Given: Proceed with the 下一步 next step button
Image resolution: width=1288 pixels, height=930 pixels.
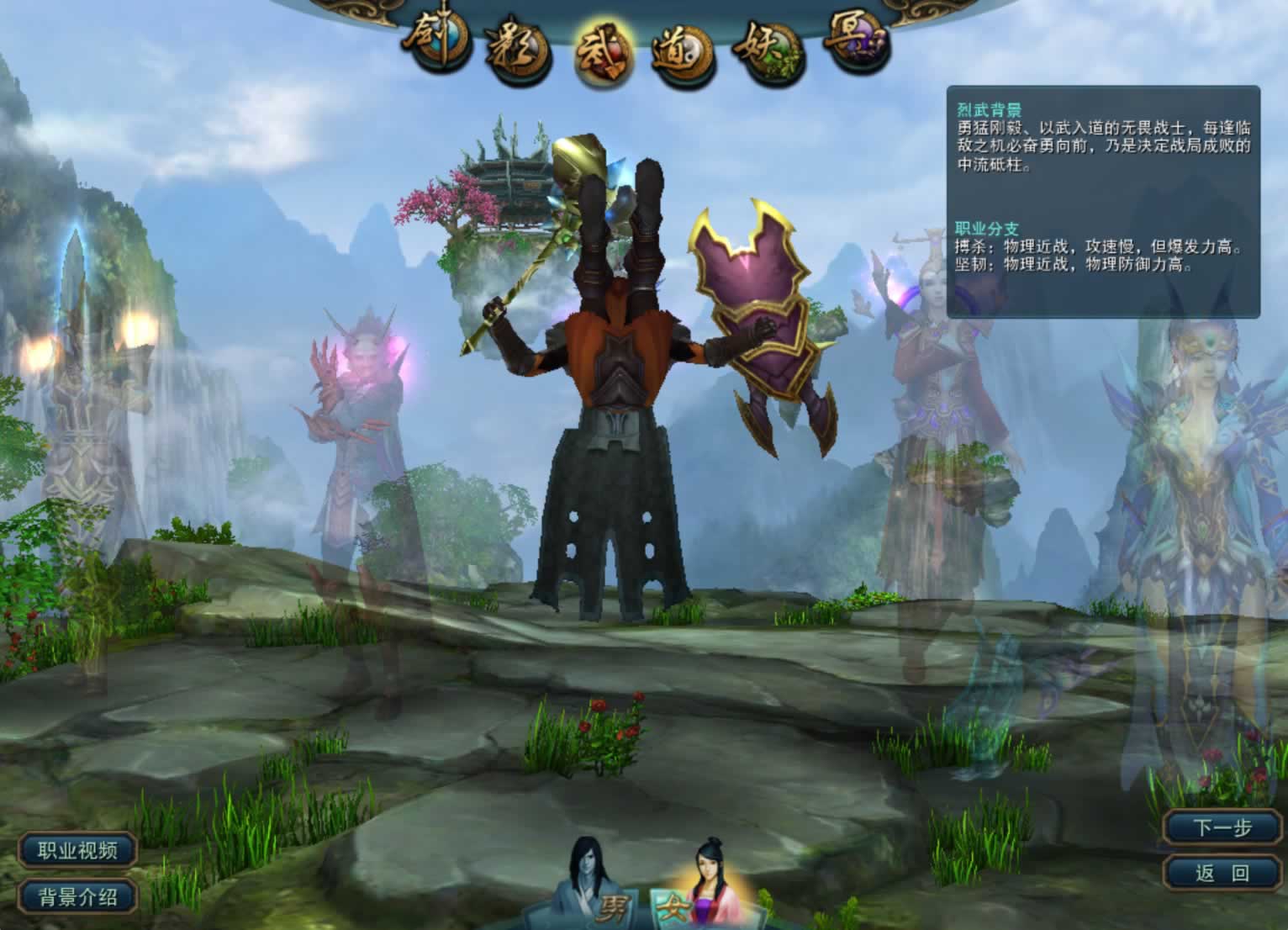Looking at the screenshot, I should pyautogui.click(x=1223, y=827).
